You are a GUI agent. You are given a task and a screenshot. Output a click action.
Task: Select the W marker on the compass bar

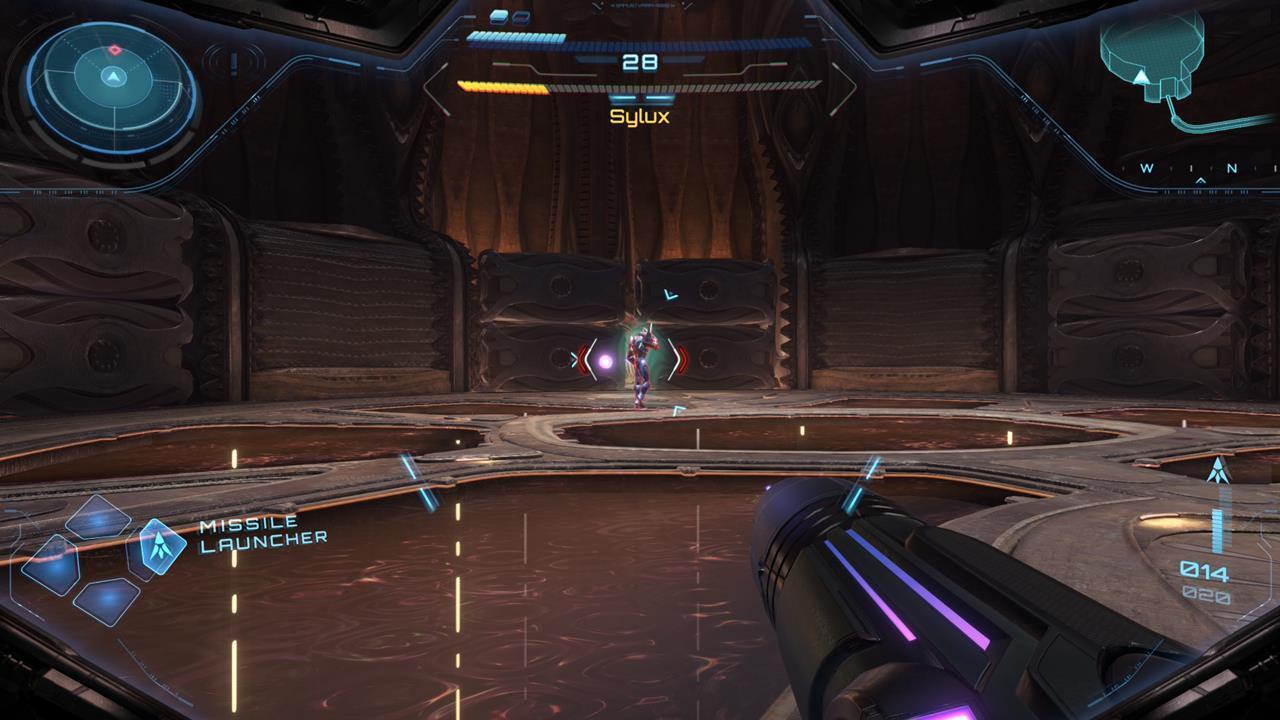click(1147, 168)
